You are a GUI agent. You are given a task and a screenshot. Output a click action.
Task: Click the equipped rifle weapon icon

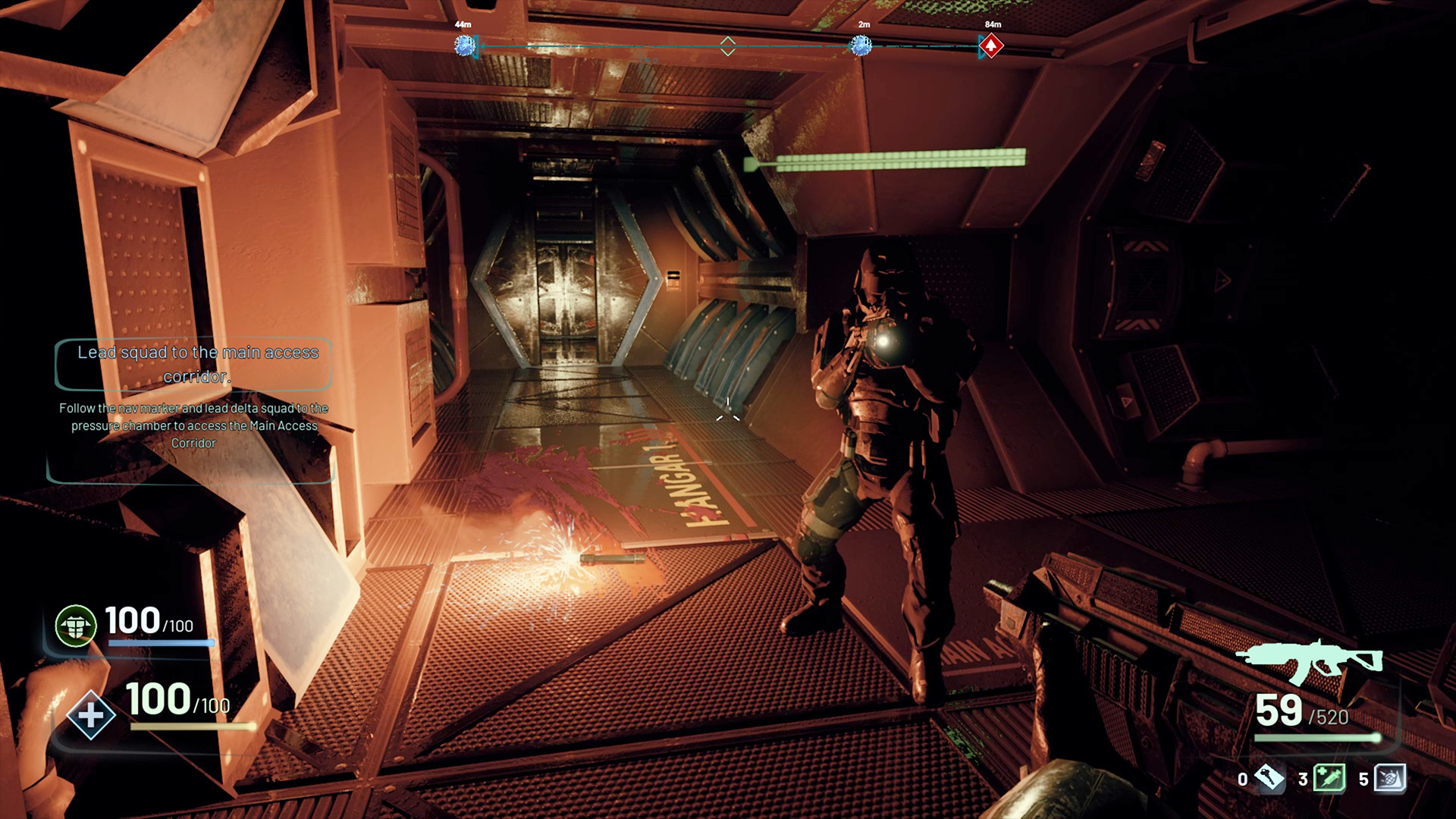coord(1309,661)
